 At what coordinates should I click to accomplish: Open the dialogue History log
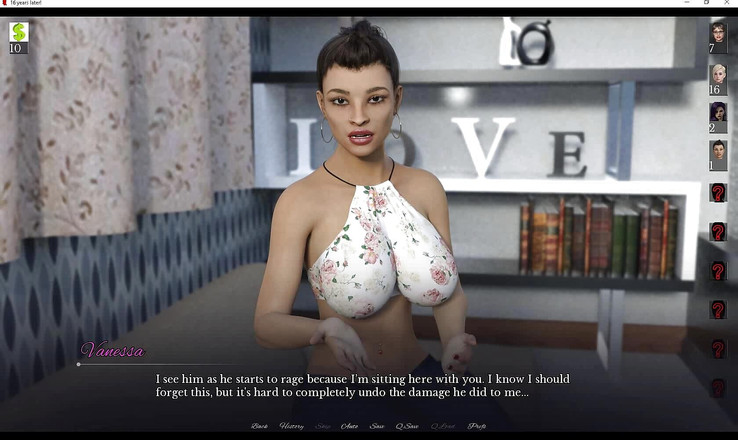tap(291, 426)
